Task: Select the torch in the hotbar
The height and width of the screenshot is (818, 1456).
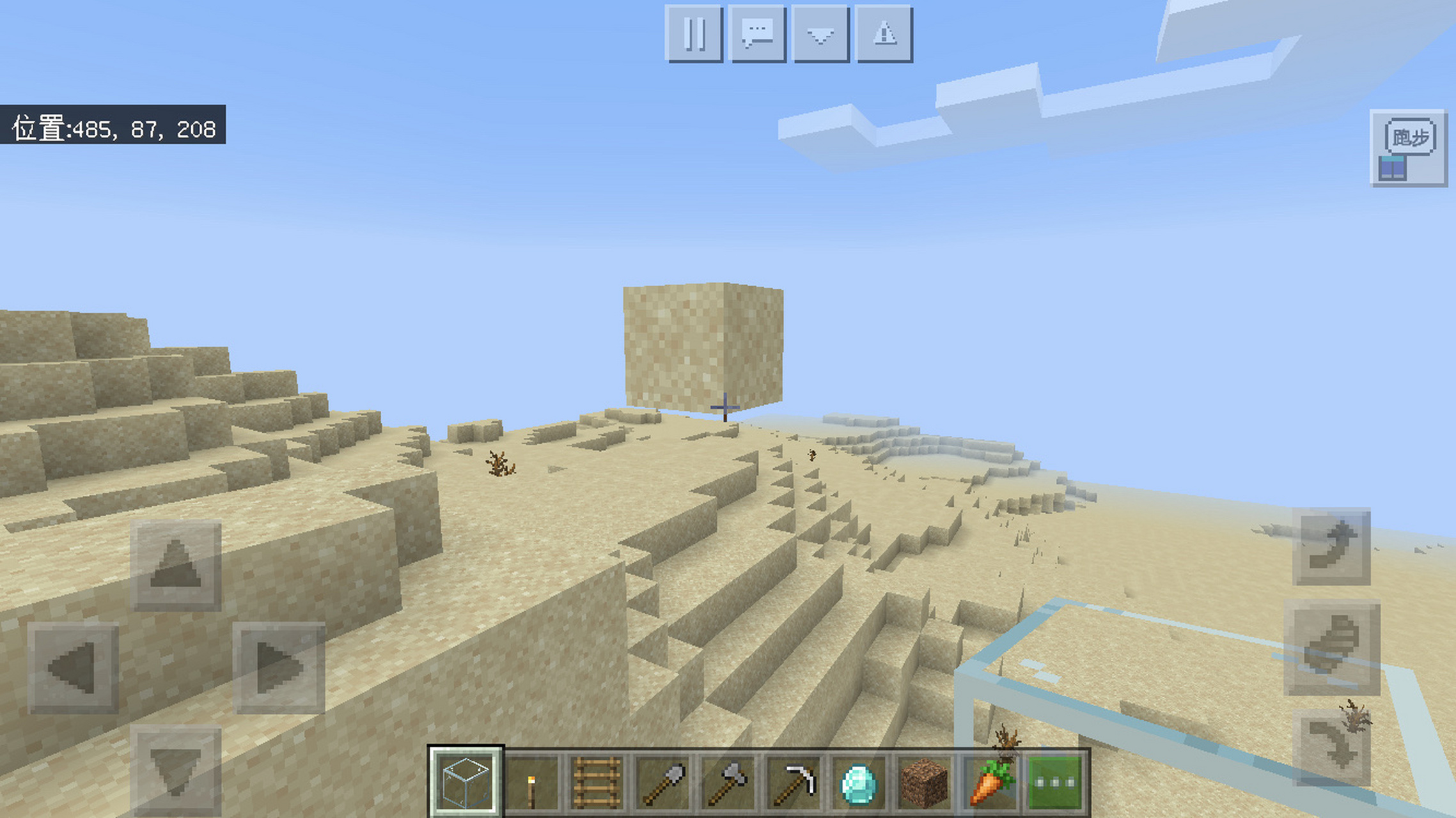Action: pyautogui.click(x=531, y=782)
